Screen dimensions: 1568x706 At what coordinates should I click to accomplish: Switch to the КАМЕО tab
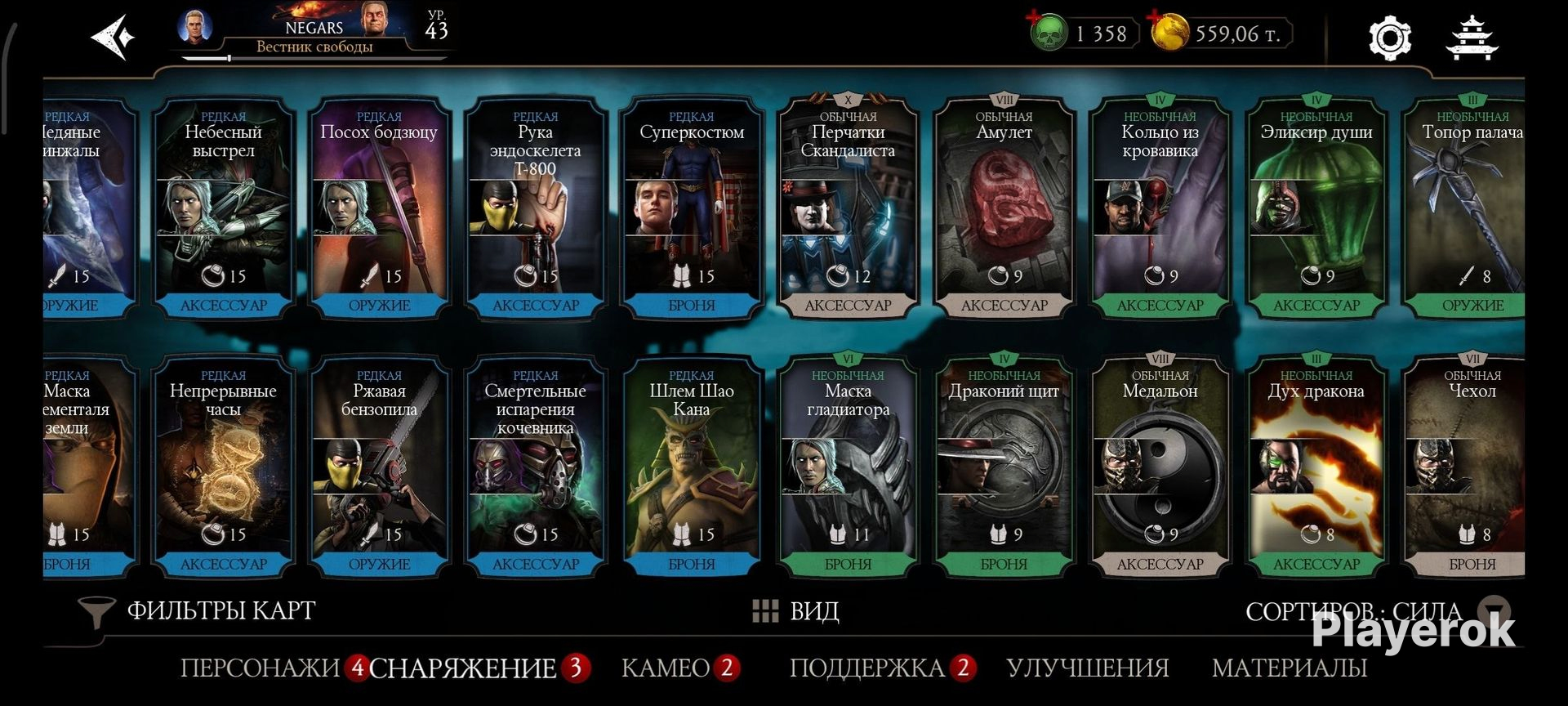(666, 668)
